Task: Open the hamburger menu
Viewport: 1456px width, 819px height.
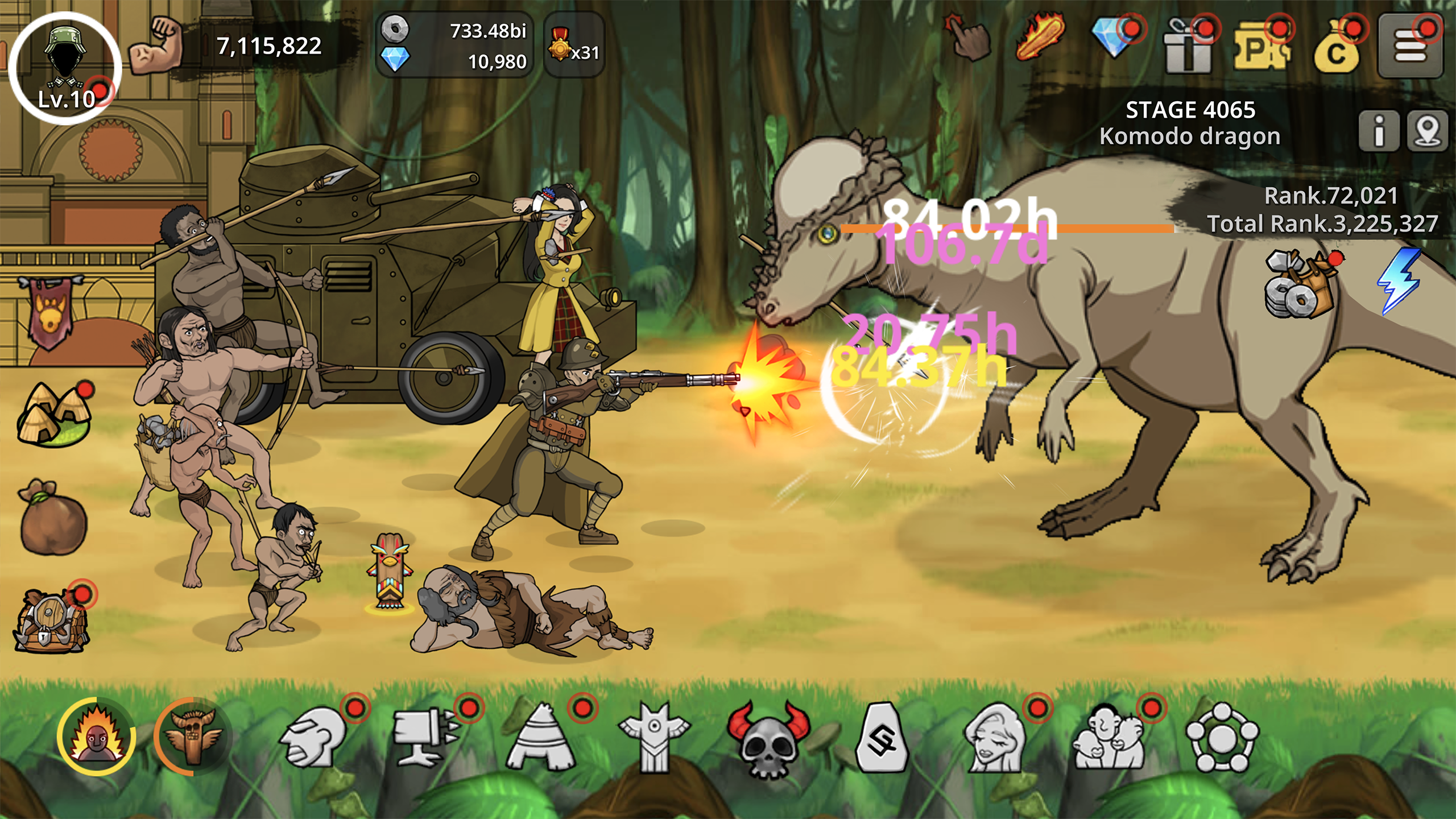Action: [x=1410, y=45]
